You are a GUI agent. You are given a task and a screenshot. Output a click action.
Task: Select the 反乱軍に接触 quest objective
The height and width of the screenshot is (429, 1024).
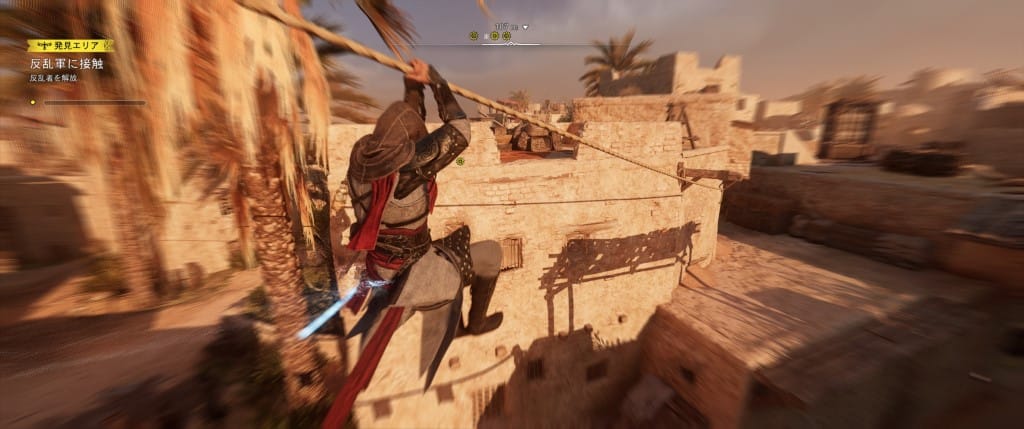pyautogui.click(x=66, y=63)
